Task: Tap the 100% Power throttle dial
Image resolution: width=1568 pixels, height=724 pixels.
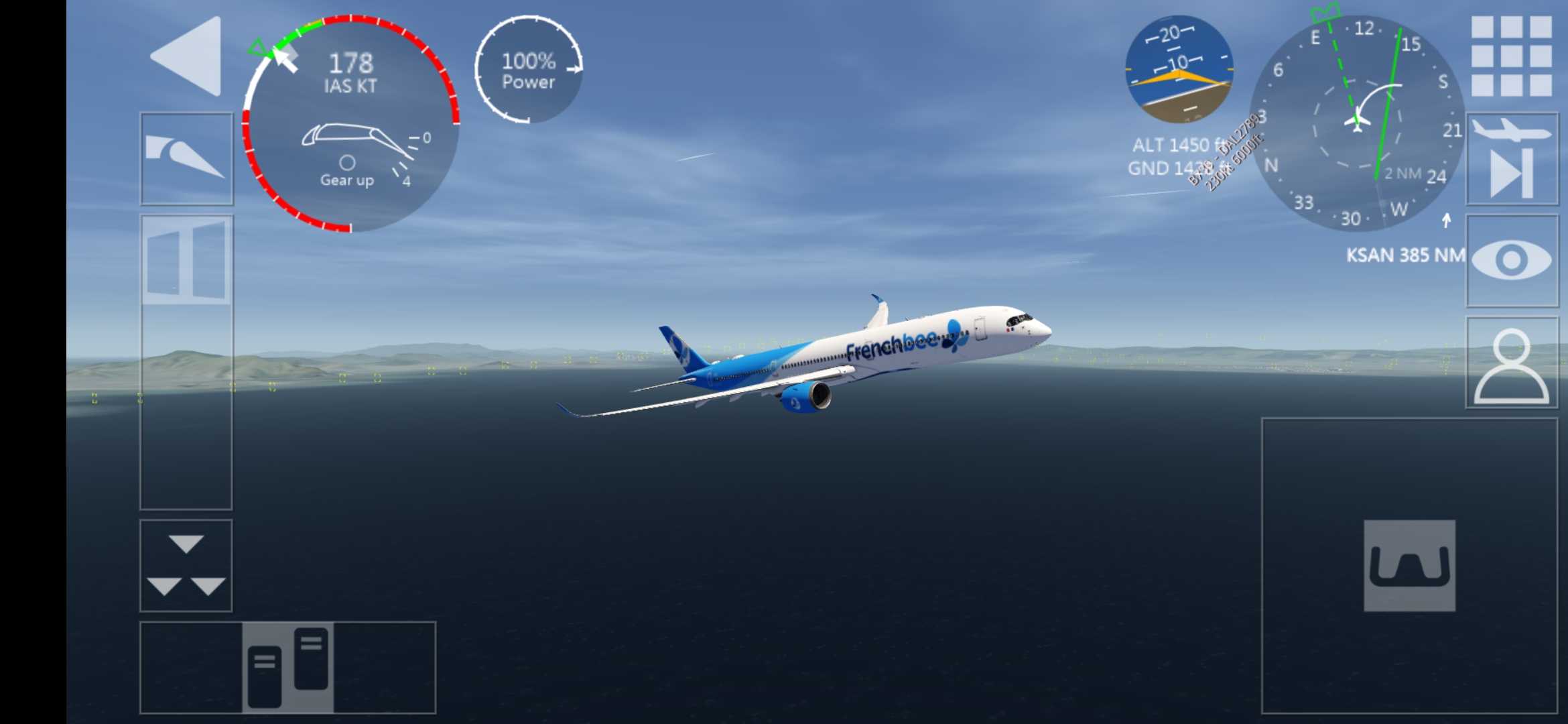Action: tap(529, 70)
